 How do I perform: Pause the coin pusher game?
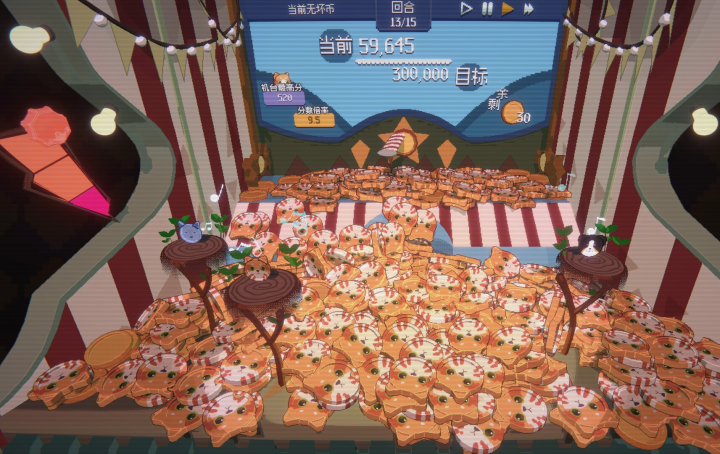coord(487,9)
